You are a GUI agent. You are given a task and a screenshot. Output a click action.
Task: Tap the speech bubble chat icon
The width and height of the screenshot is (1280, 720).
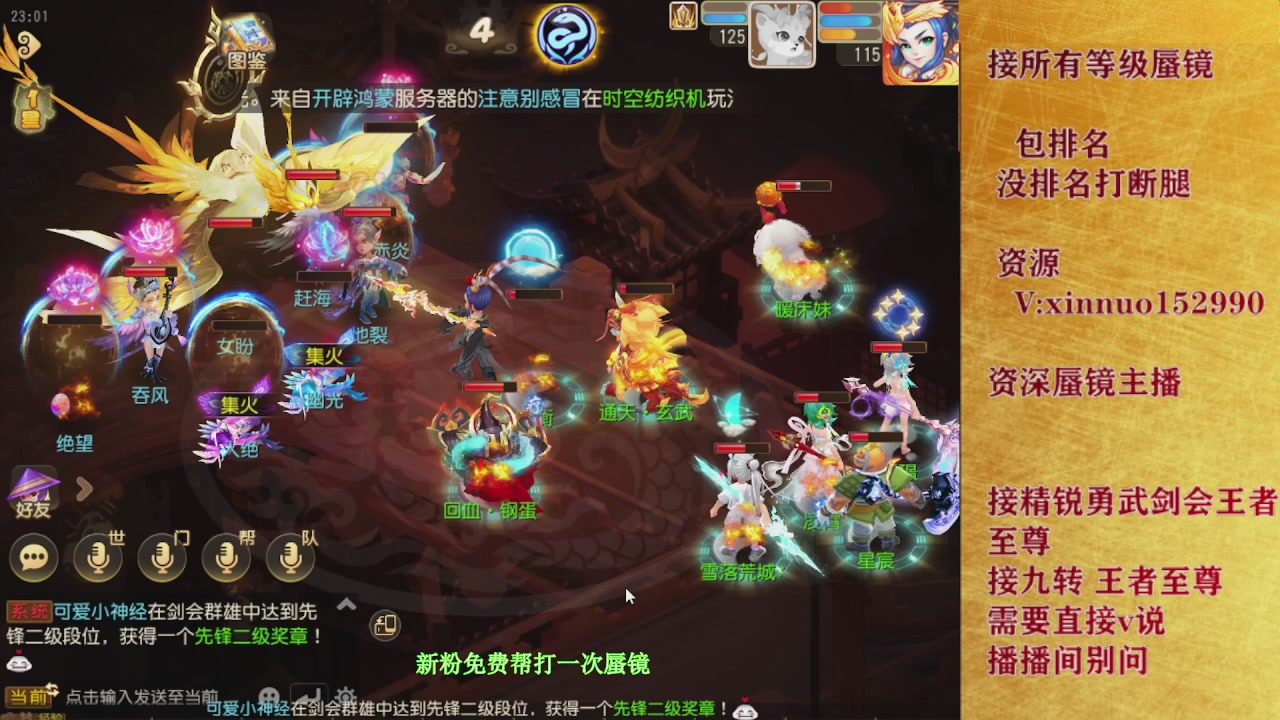pos(33,558)
